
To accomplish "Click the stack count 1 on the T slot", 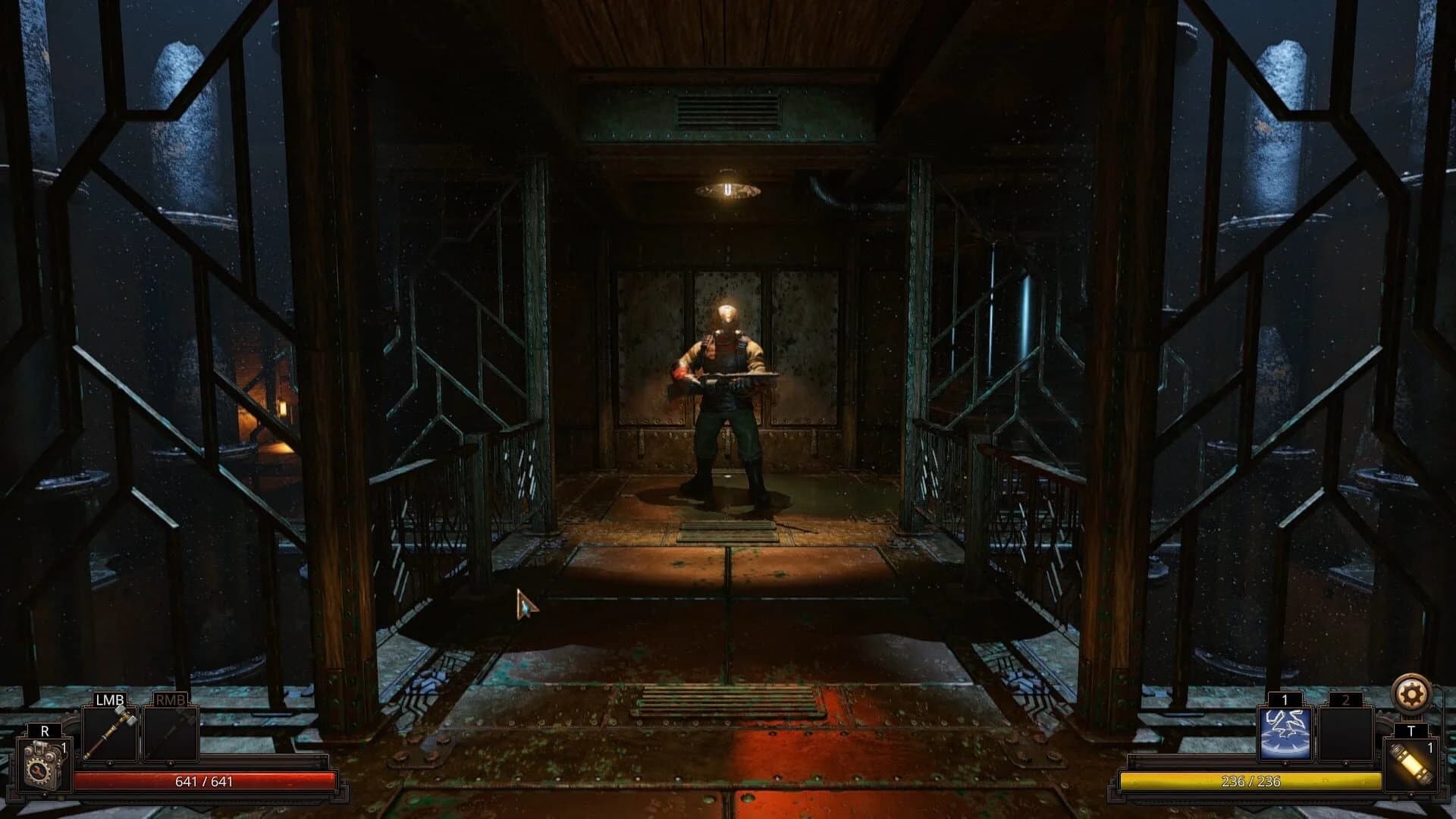I will click(x=1430, y=748).
